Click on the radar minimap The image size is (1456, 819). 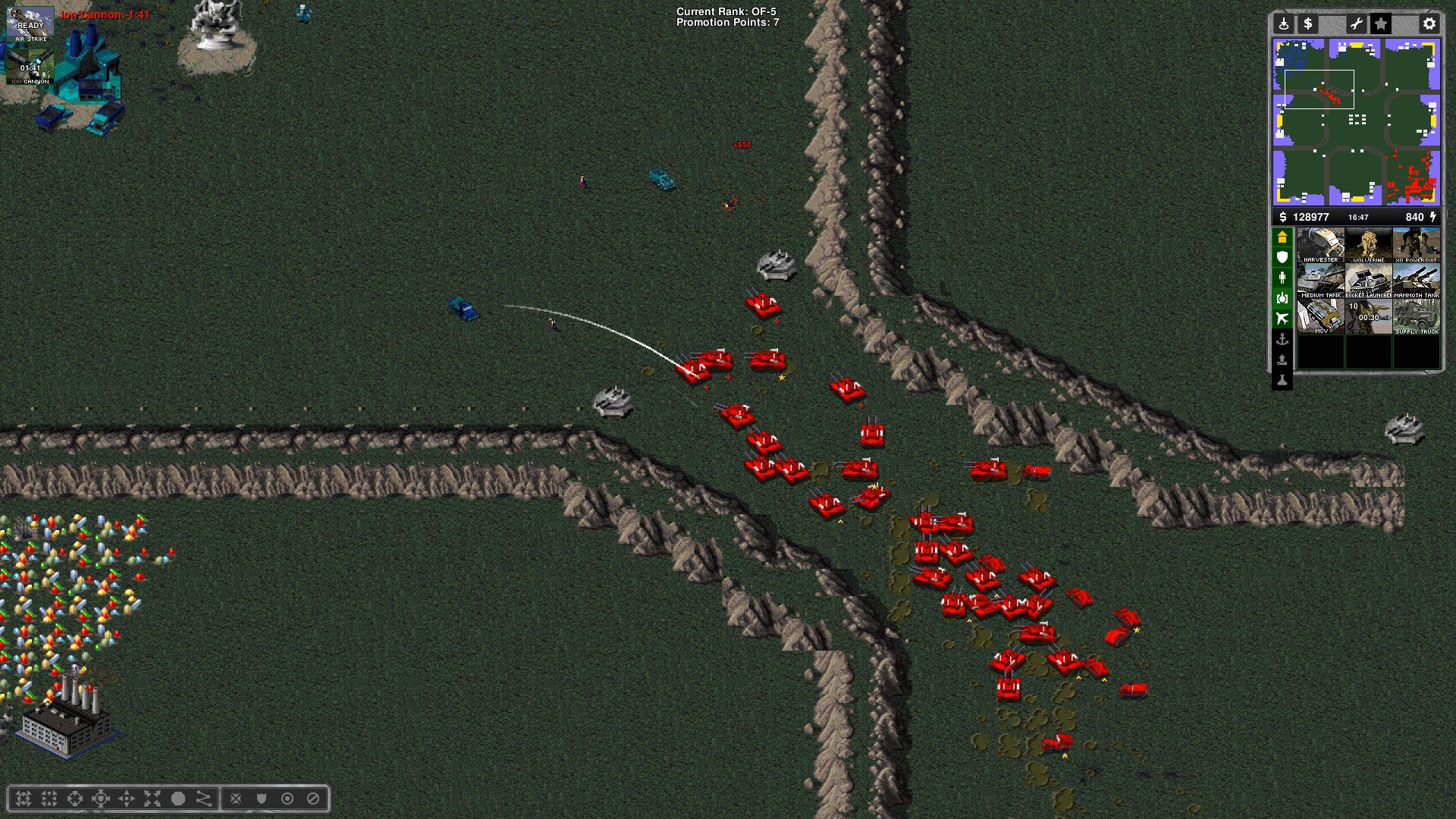coord(1356,121)
